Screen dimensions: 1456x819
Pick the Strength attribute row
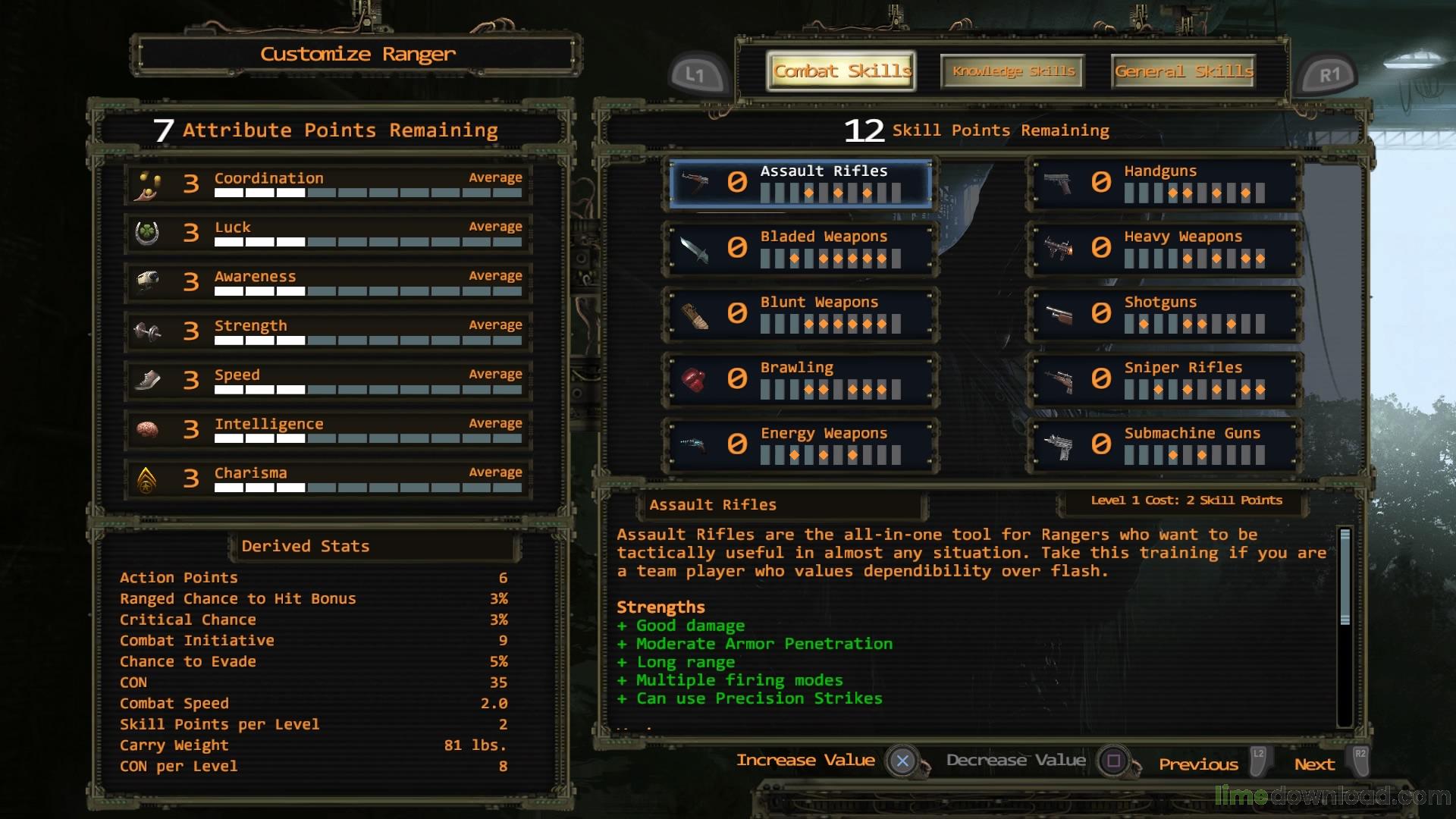(x=328, y=331)
